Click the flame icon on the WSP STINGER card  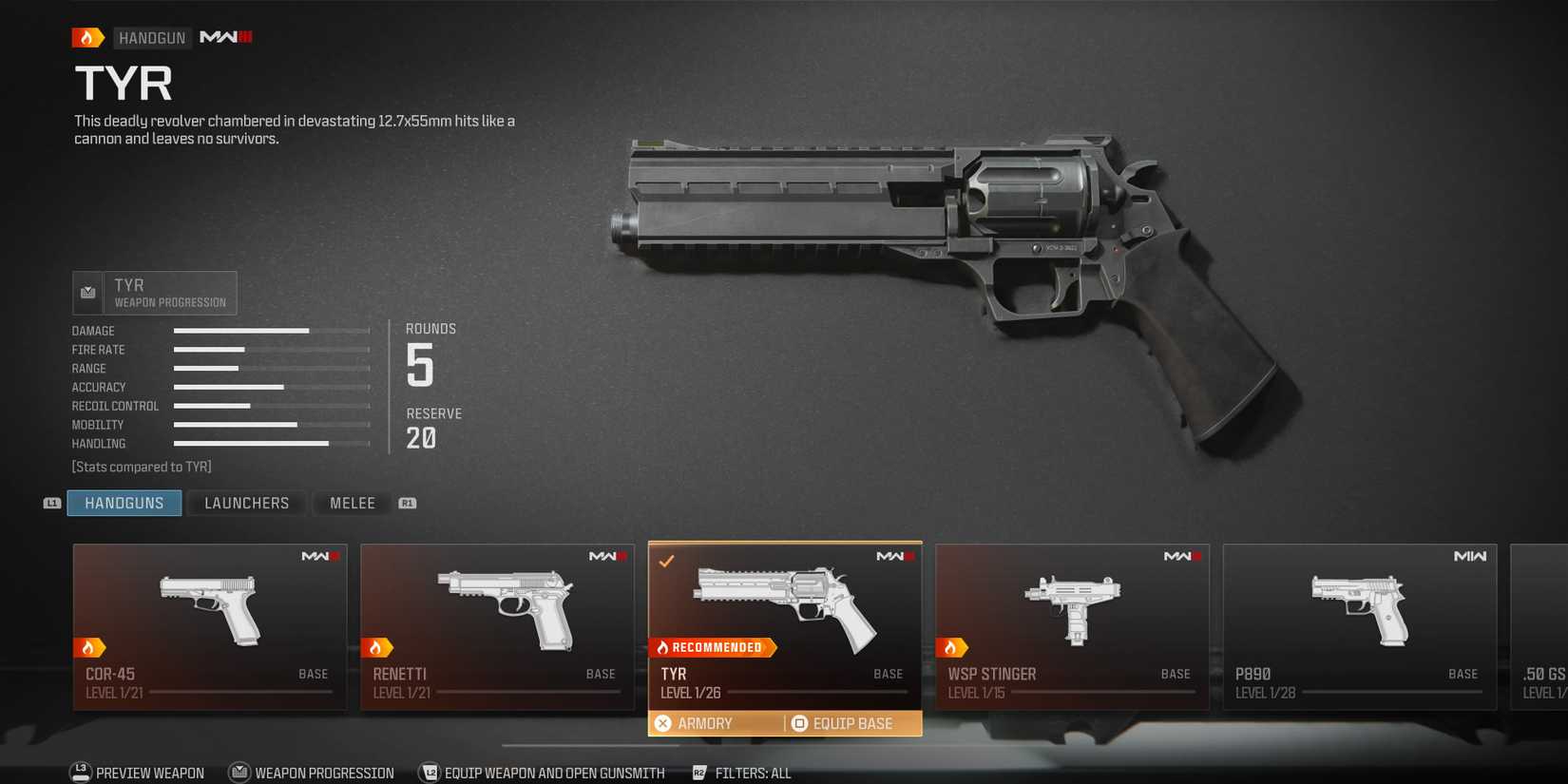950,647
